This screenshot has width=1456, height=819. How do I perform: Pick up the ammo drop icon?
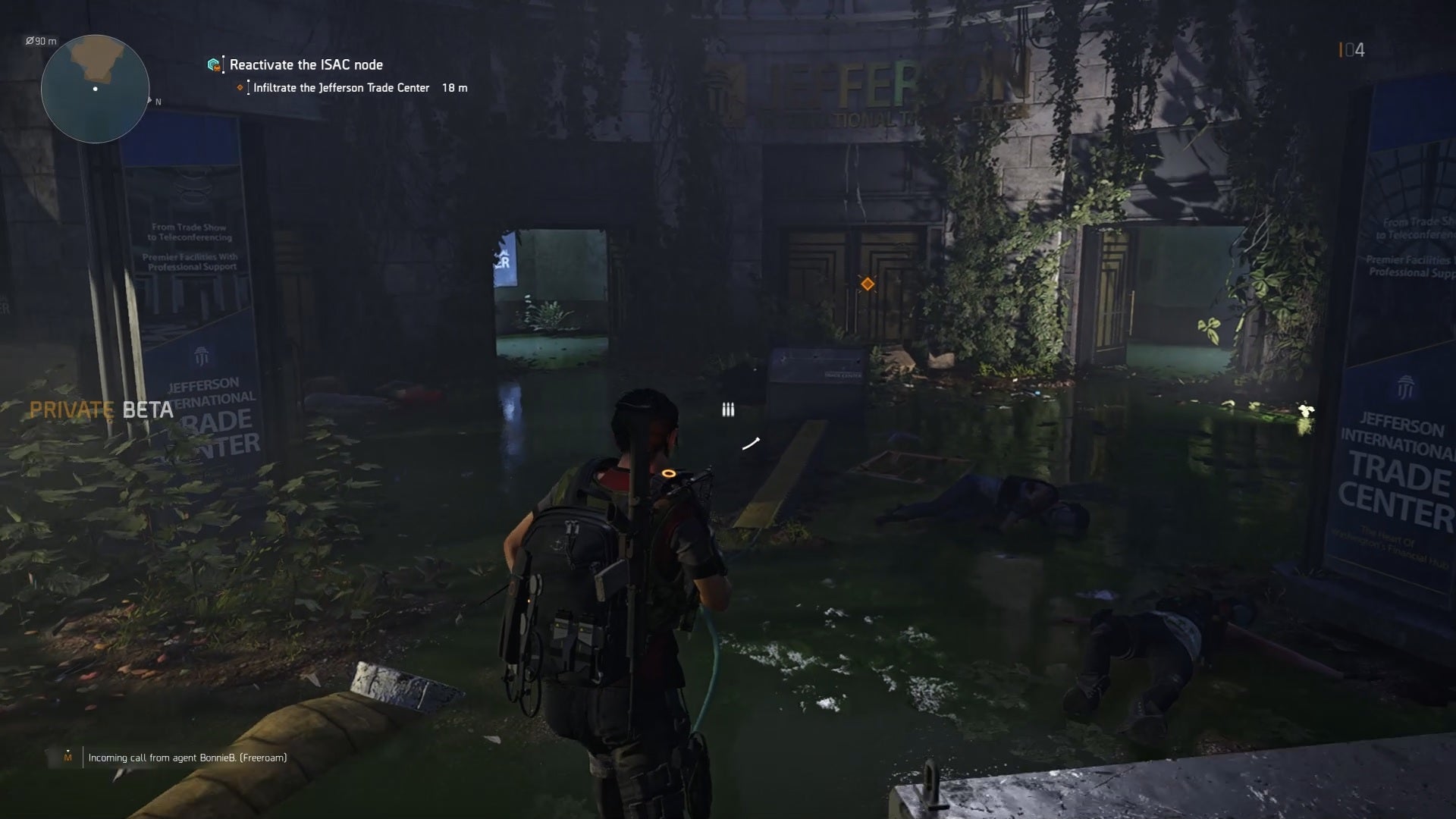pos(727,408)
